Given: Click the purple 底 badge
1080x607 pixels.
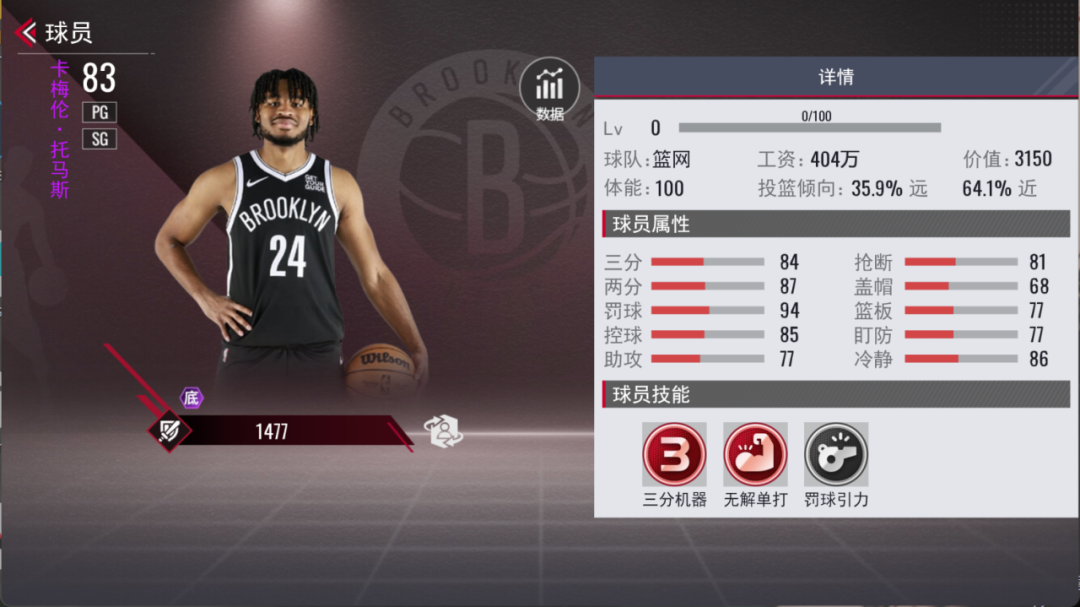Looking at the screenshot, I should tap(191, 397).
